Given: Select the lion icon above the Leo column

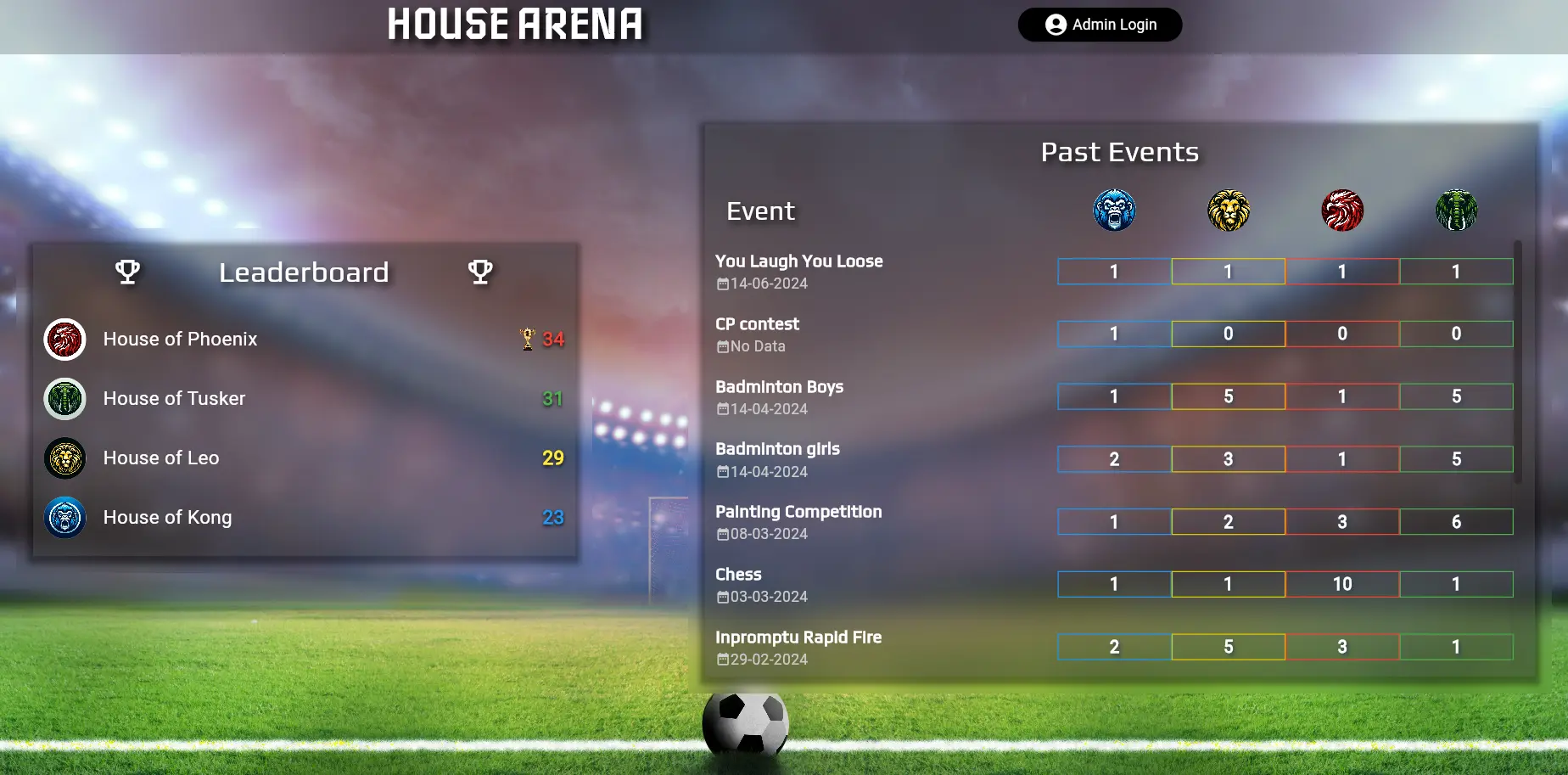Looking at the screenshot, I should (1228, 211).
